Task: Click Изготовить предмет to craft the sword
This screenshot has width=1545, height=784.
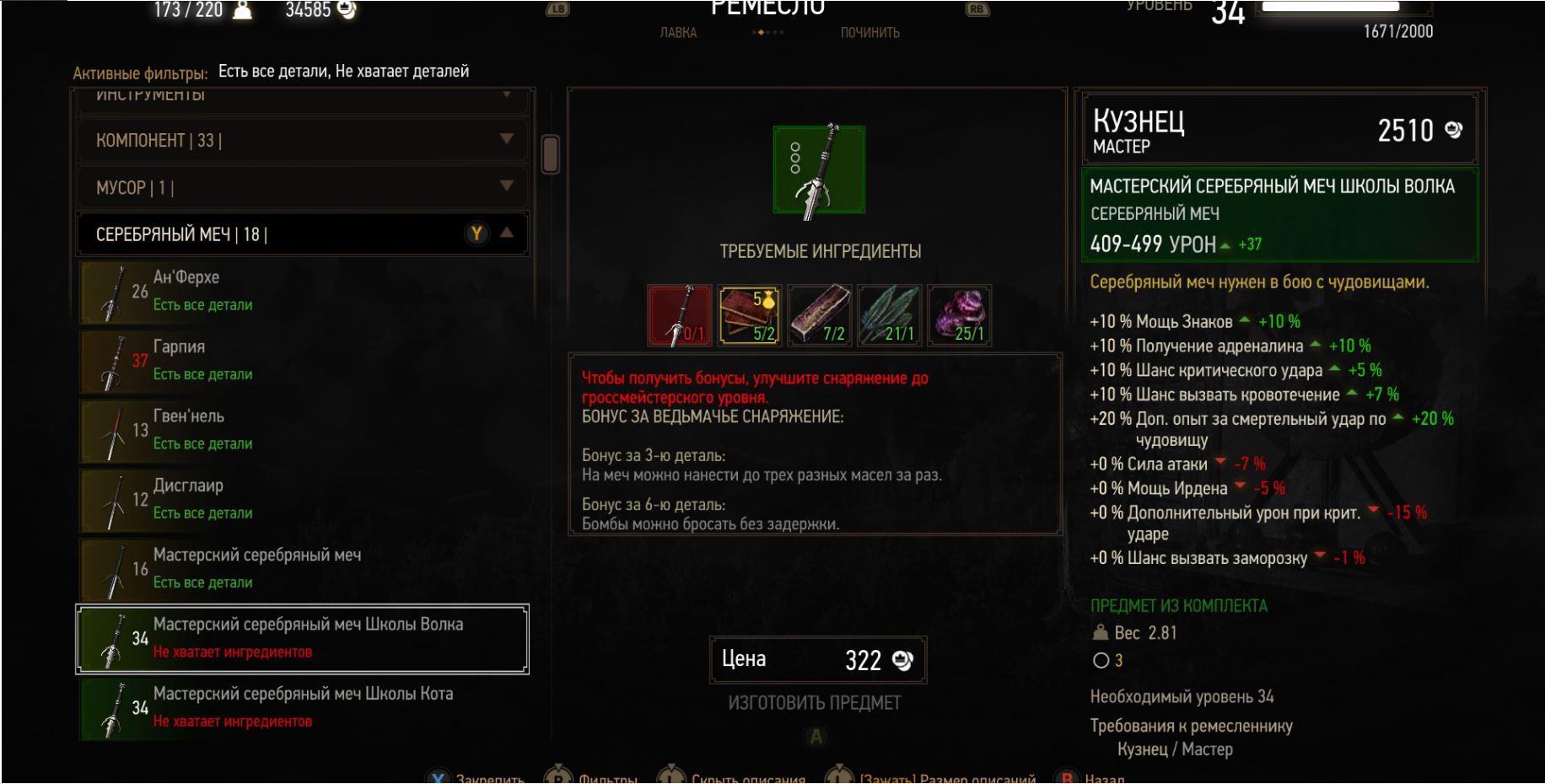Action: [x=815, y=703]
